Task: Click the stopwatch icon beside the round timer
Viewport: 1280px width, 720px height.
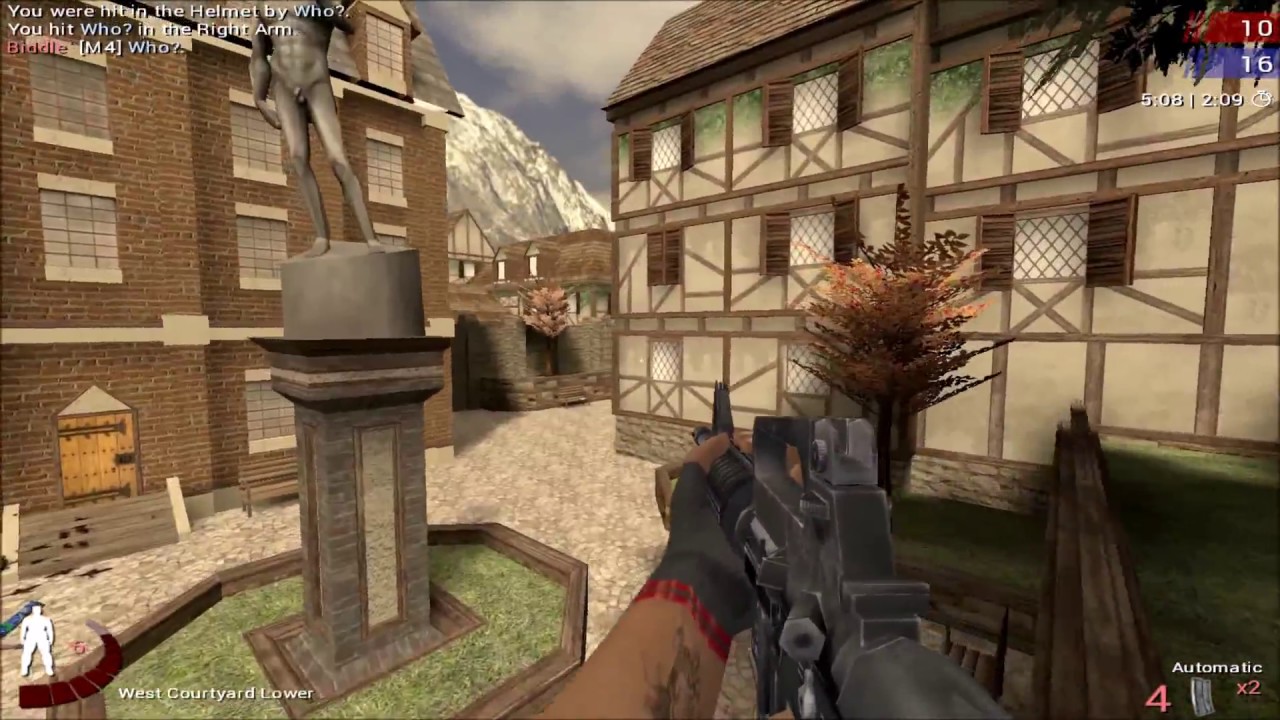Action: (1261, 99)
